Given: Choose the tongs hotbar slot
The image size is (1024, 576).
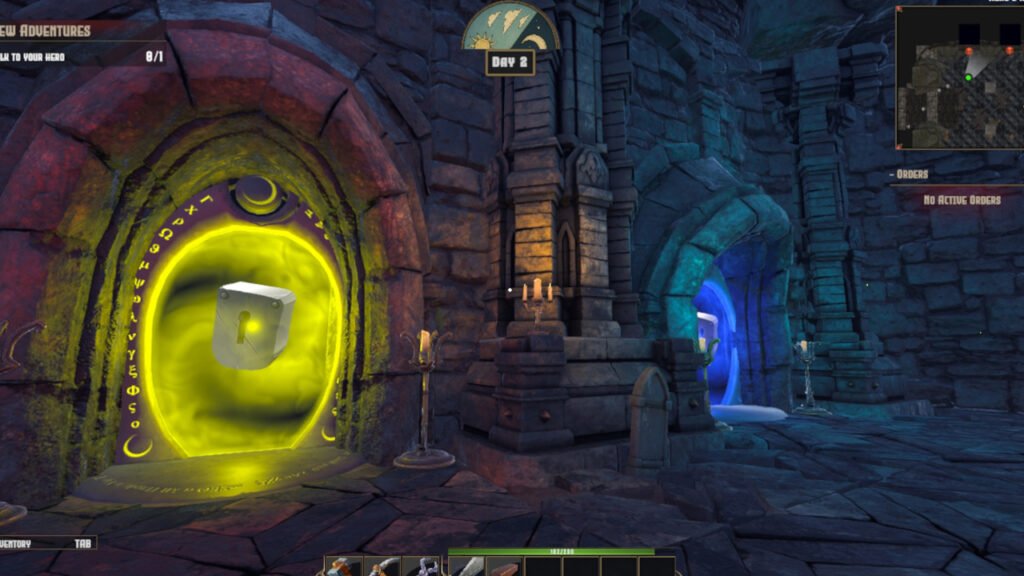Looking at the screenshot, I should [x=422, y=567].
